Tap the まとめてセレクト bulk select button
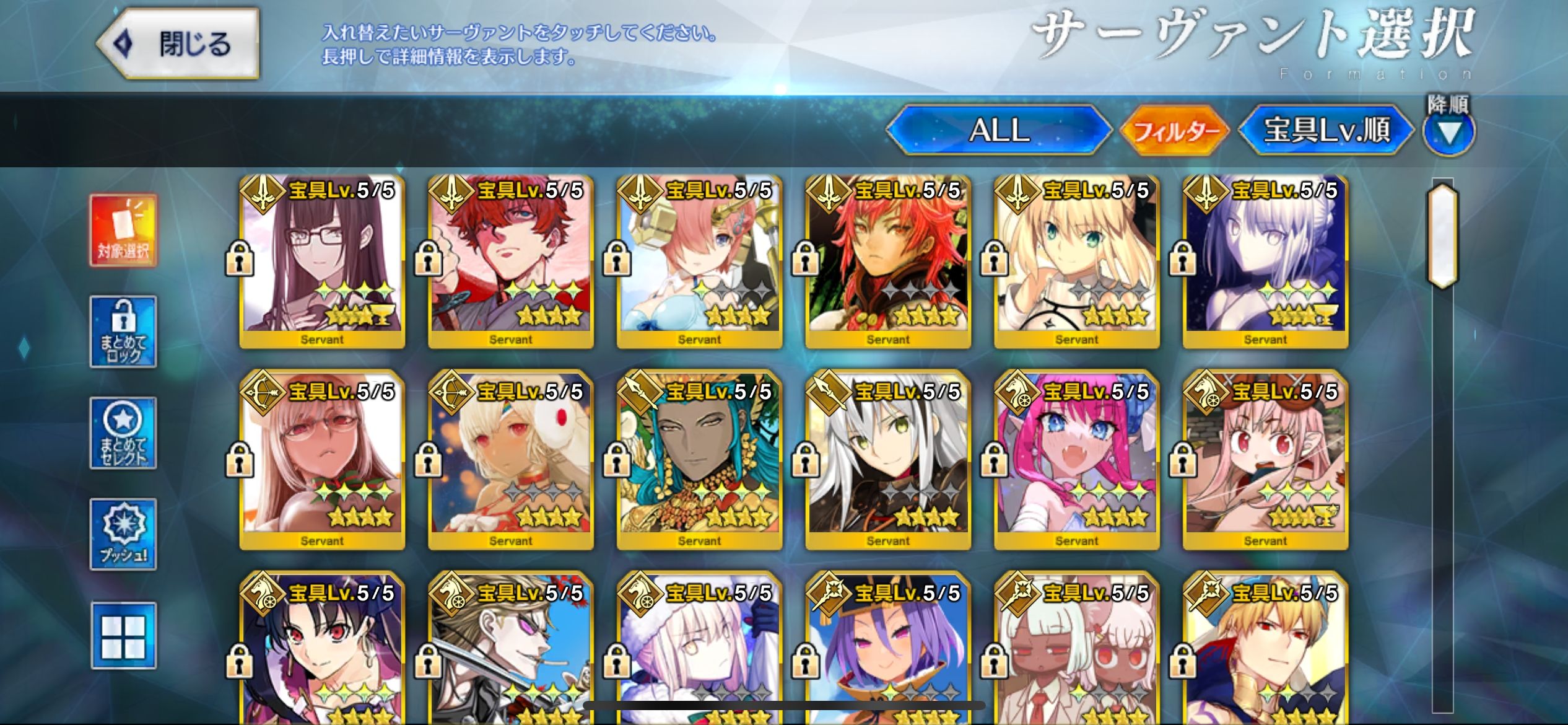This screenshot has width=1568, height=725. tap(123, 433)
